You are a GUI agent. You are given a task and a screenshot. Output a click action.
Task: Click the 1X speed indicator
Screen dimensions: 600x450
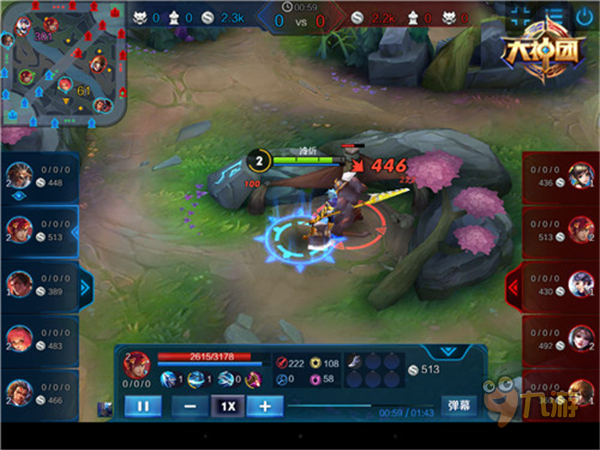tap(228, 406)
